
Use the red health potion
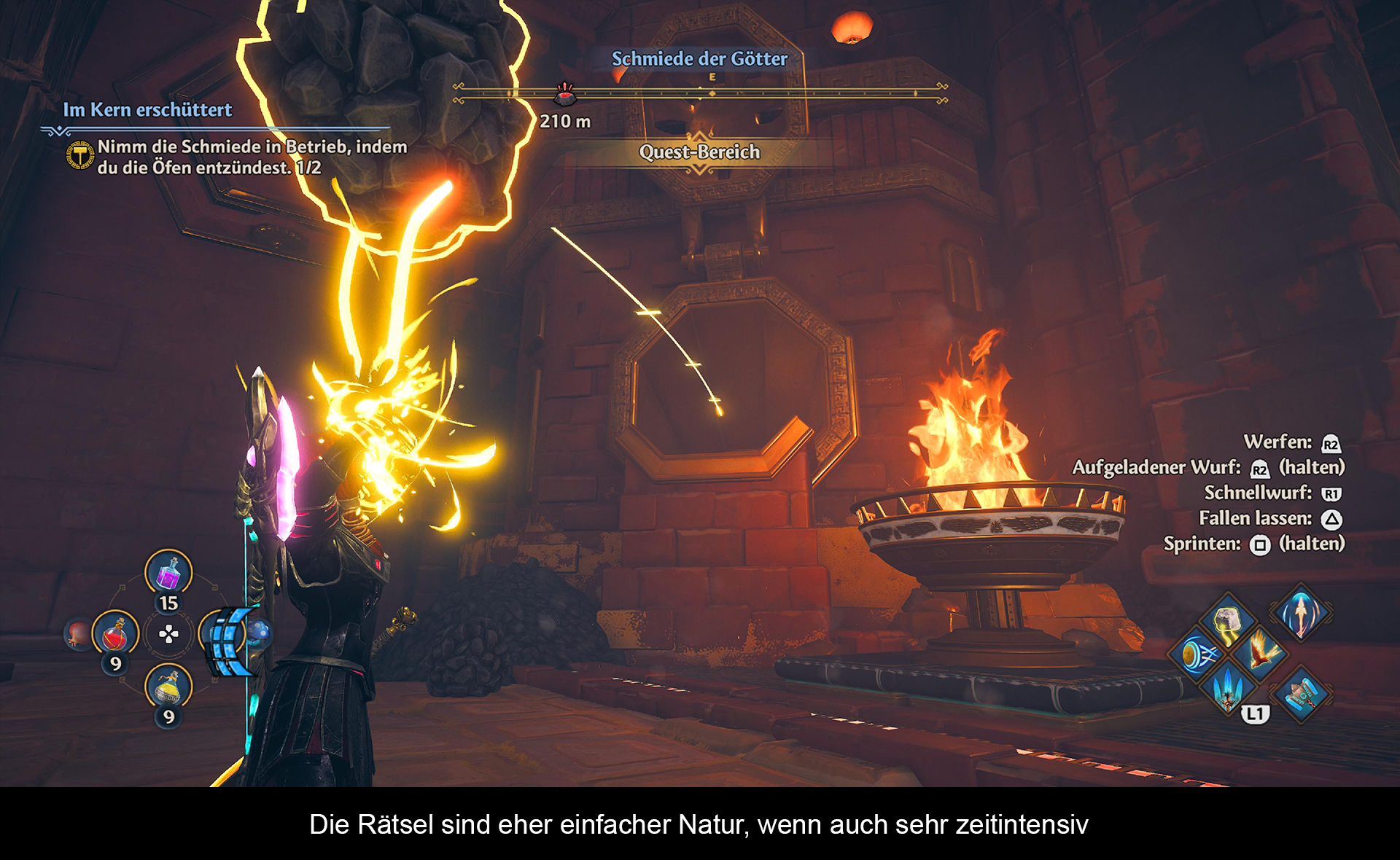pos(115,633)
